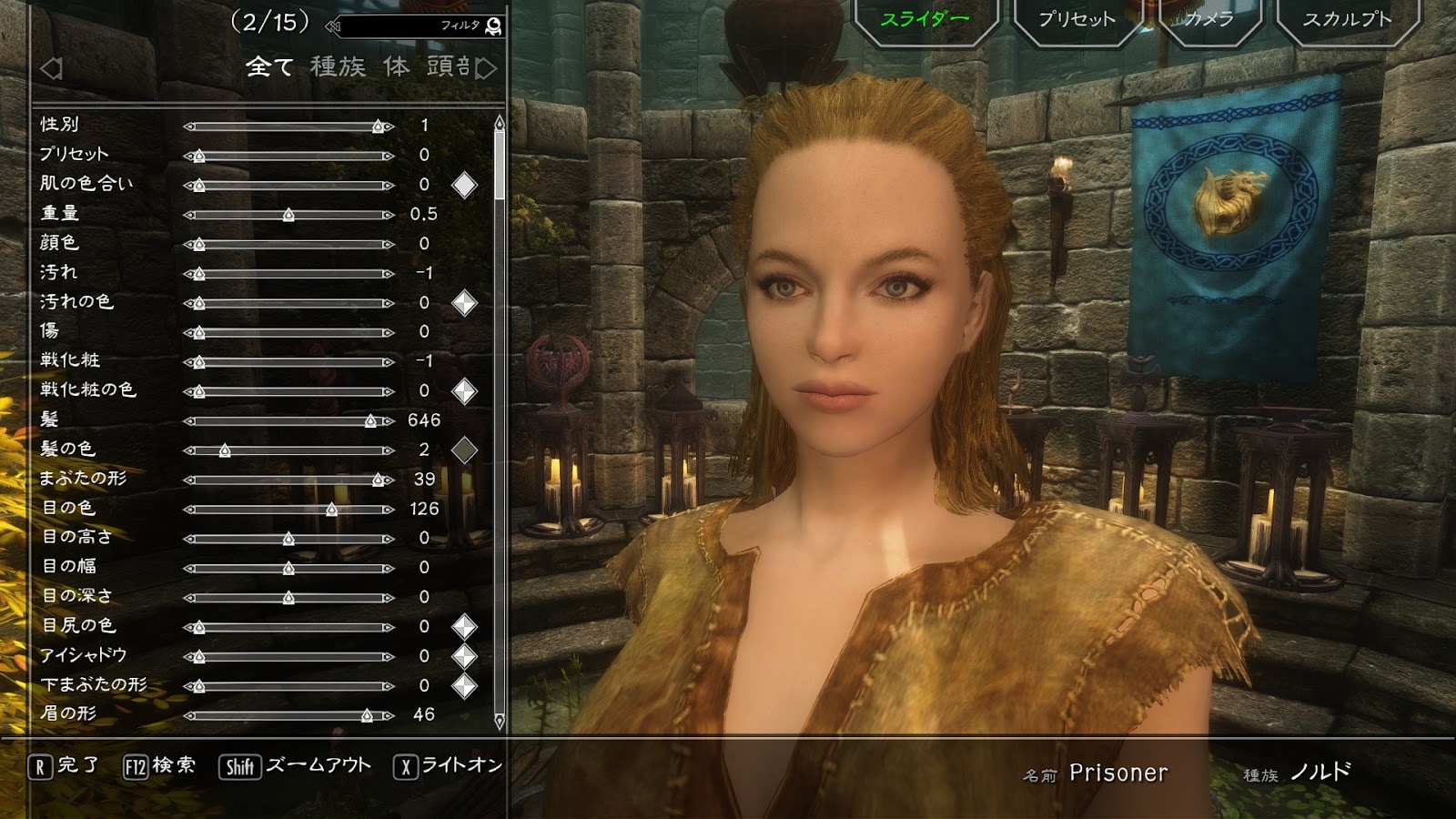Select the 全て (All) category
This screenshot has width=1456, height=819.
[269, 66]
